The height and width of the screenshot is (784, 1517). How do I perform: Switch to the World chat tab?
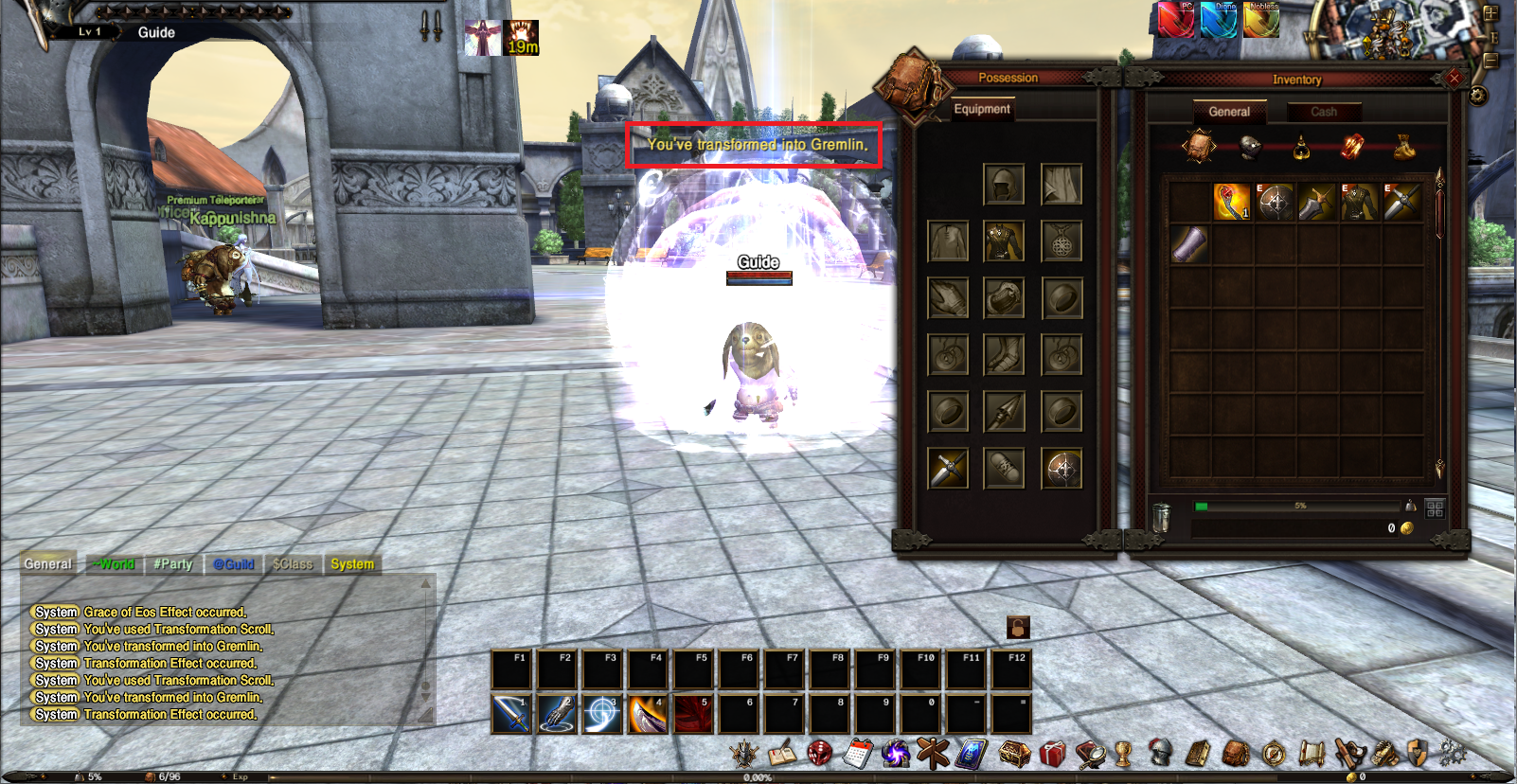[114, 564]
